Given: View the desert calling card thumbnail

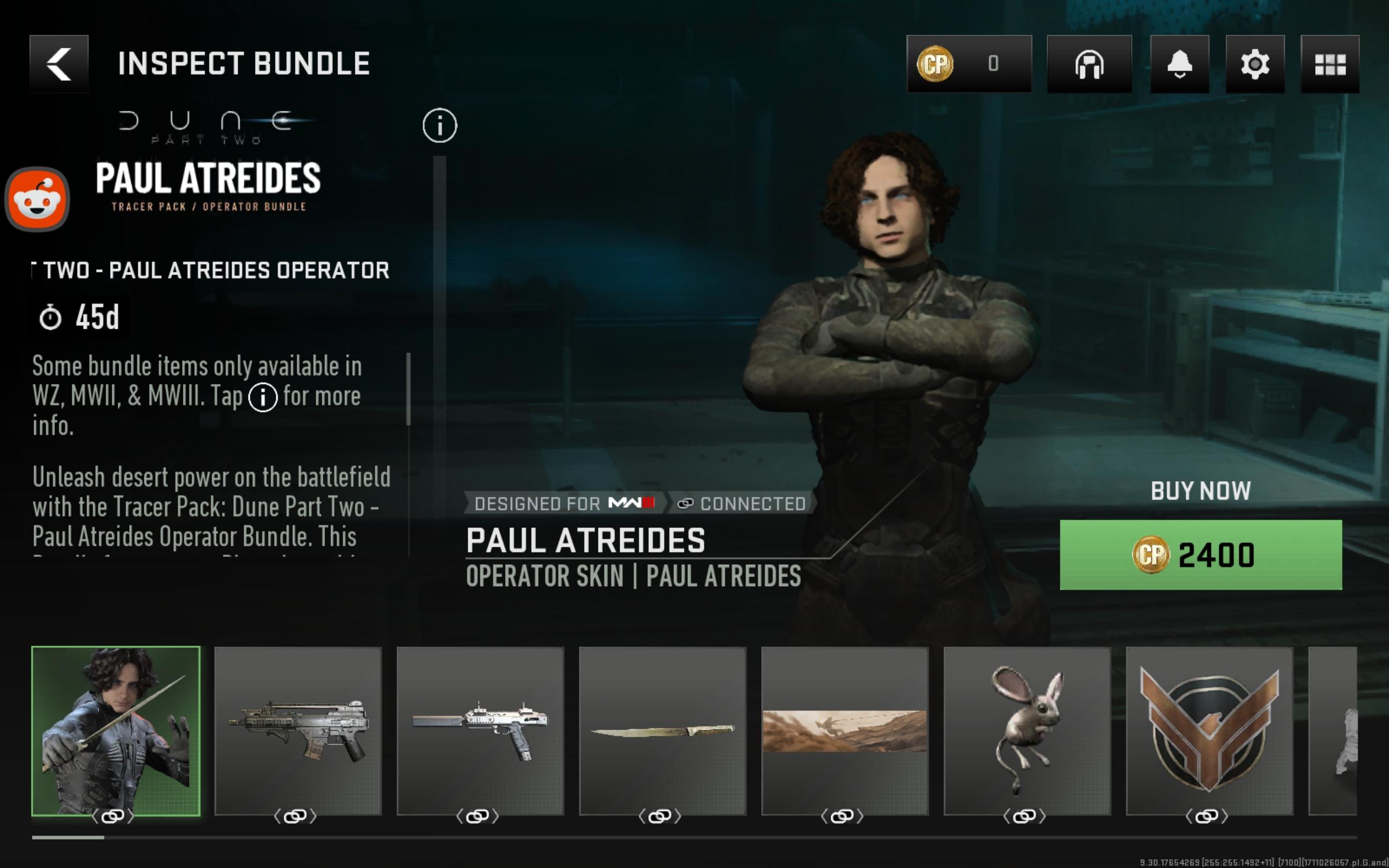Looking at the screenshot, I should click(x=844, y=730).
